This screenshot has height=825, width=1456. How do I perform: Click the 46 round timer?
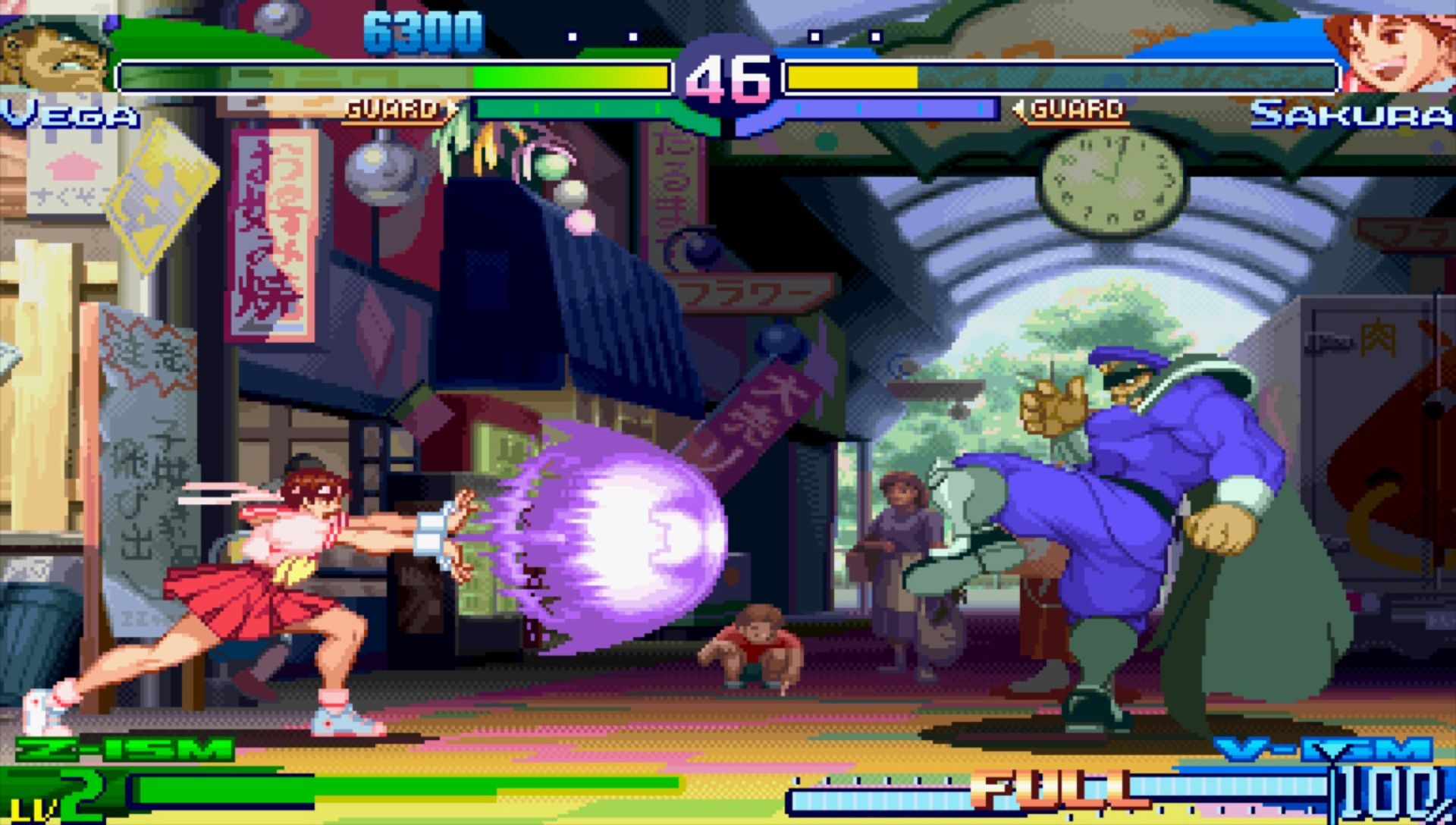[x=728, y=76]
